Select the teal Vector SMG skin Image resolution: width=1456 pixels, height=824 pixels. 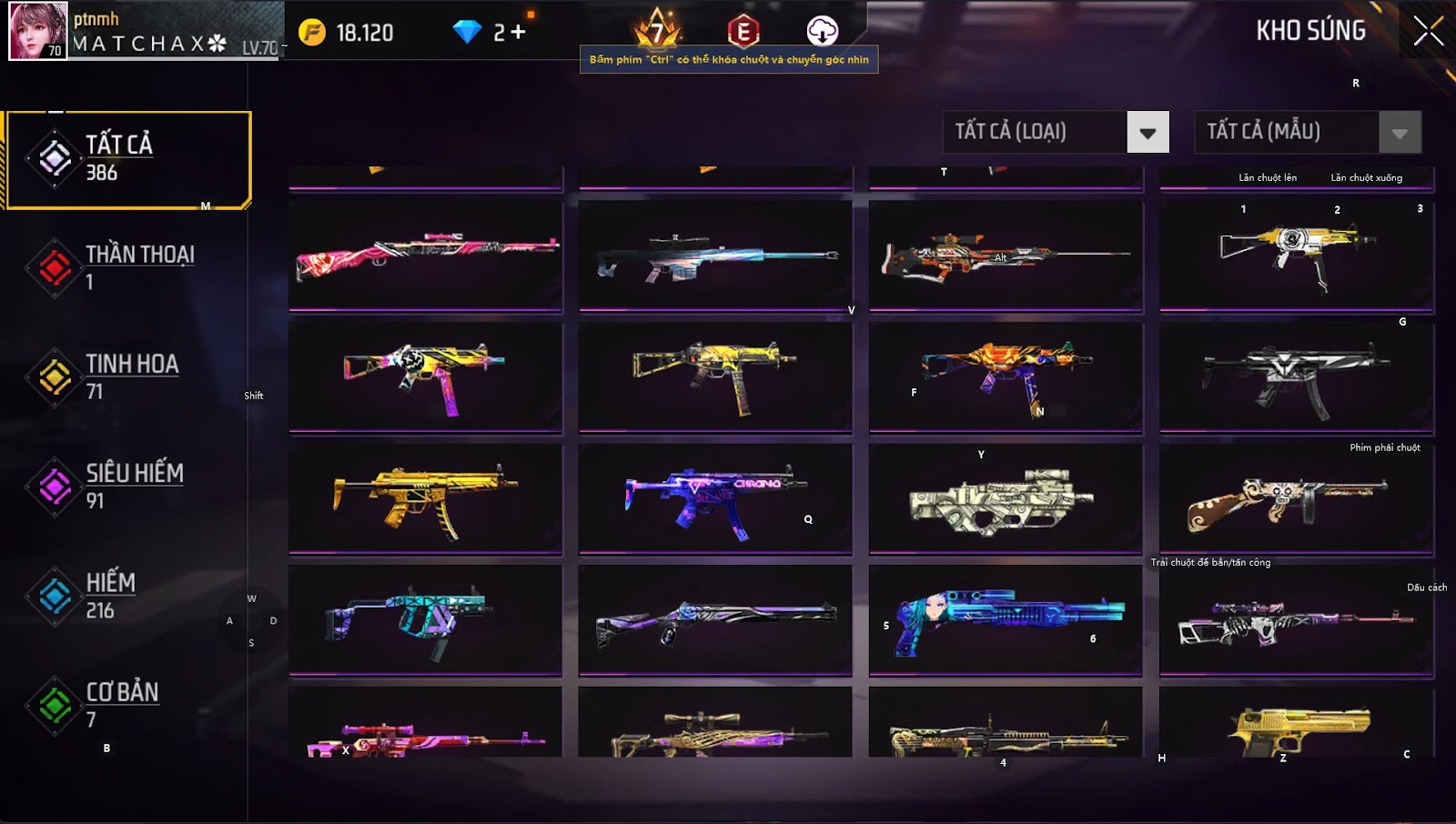tap(426, 619)
